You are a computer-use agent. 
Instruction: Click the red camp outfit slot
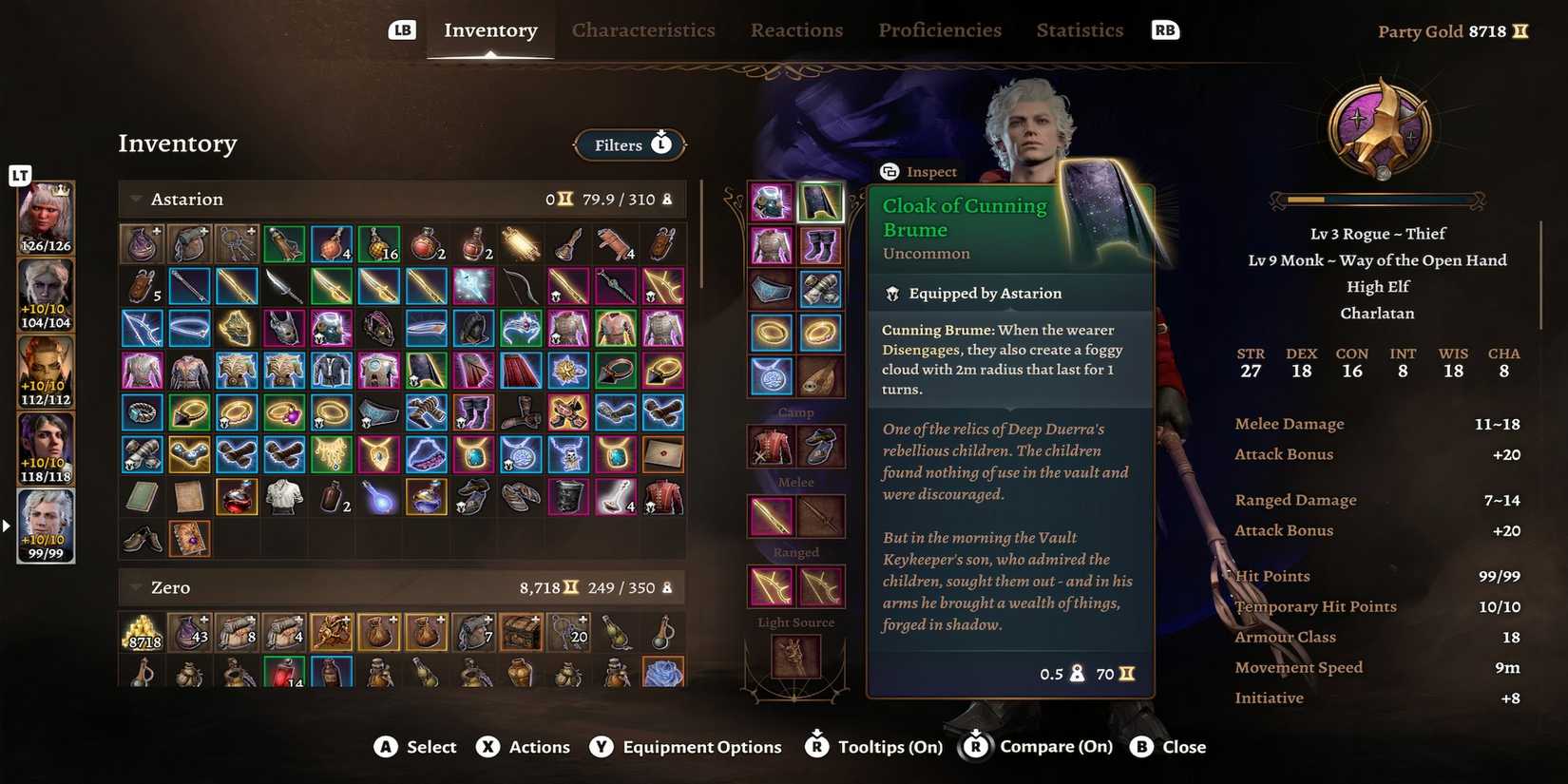[771, 447]
